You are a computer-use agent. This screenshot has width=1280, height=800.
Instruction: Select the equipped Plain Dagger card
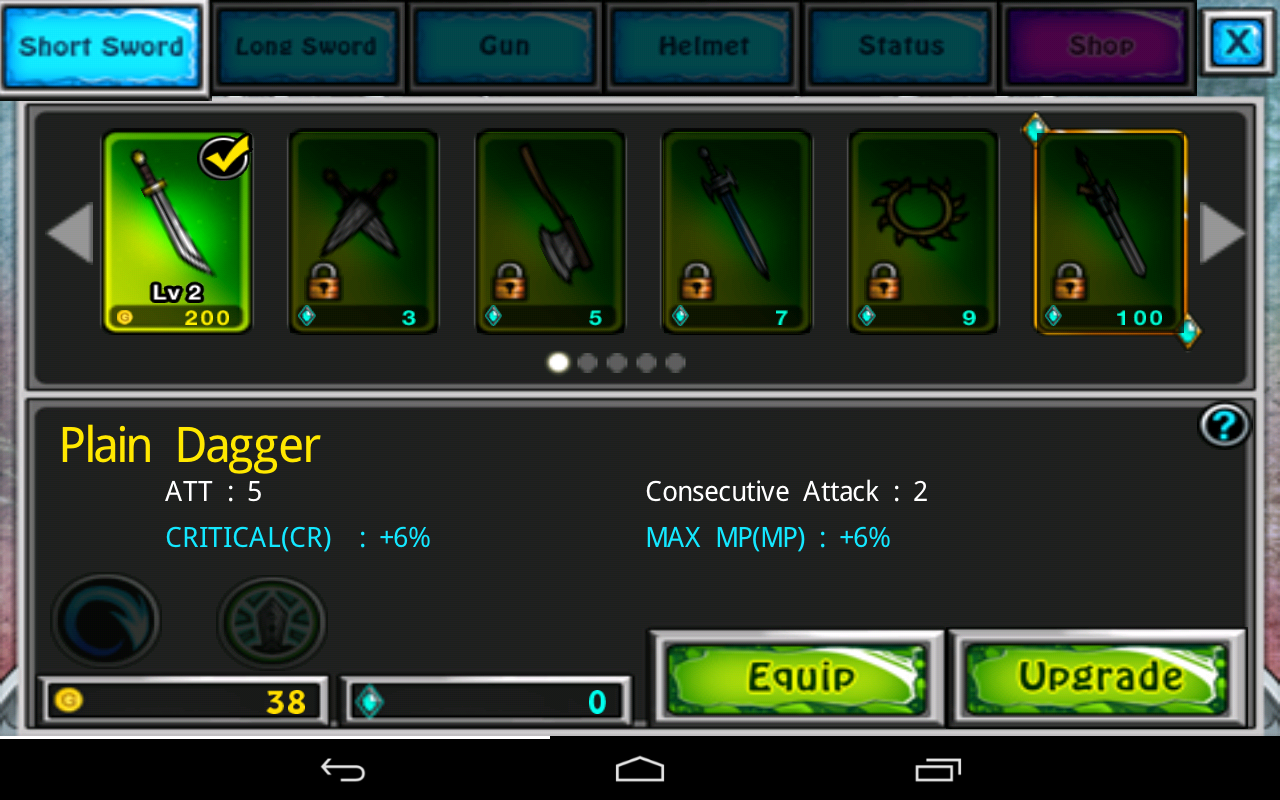coord(176,232)
